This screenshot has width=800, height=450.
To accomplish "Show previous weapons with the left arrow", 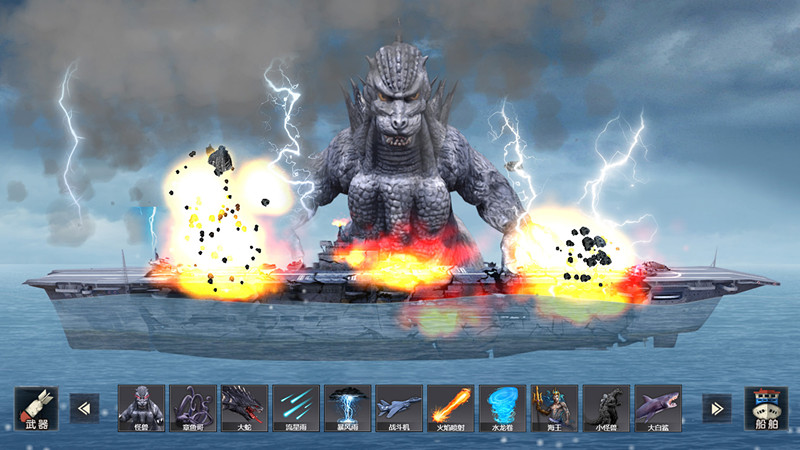I will (84, 408).
